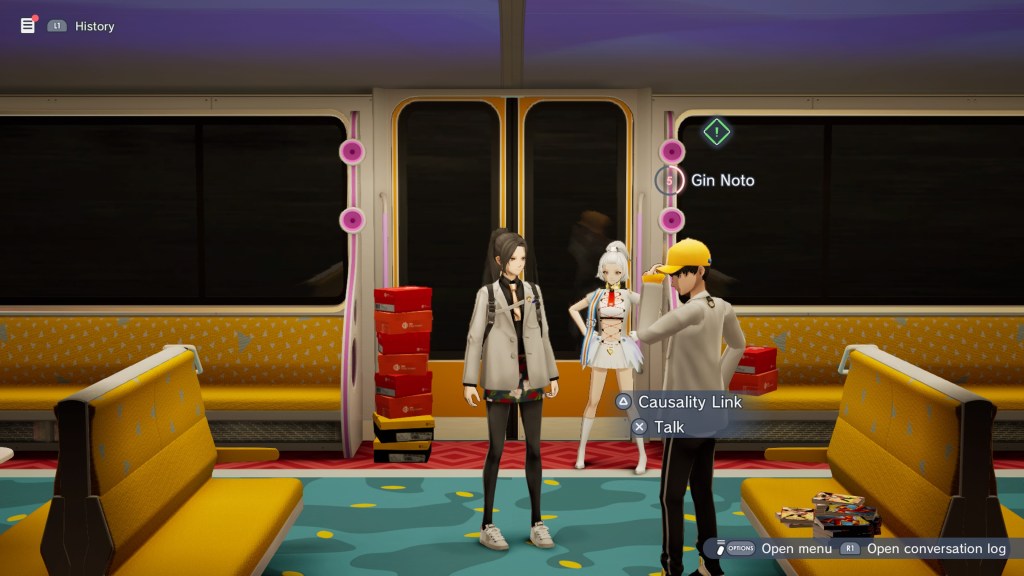Click the green exclamation marker above Gin Noto
Image resolution: width=1024 pixels, height=576 pixels.
[x=716, y=131]
